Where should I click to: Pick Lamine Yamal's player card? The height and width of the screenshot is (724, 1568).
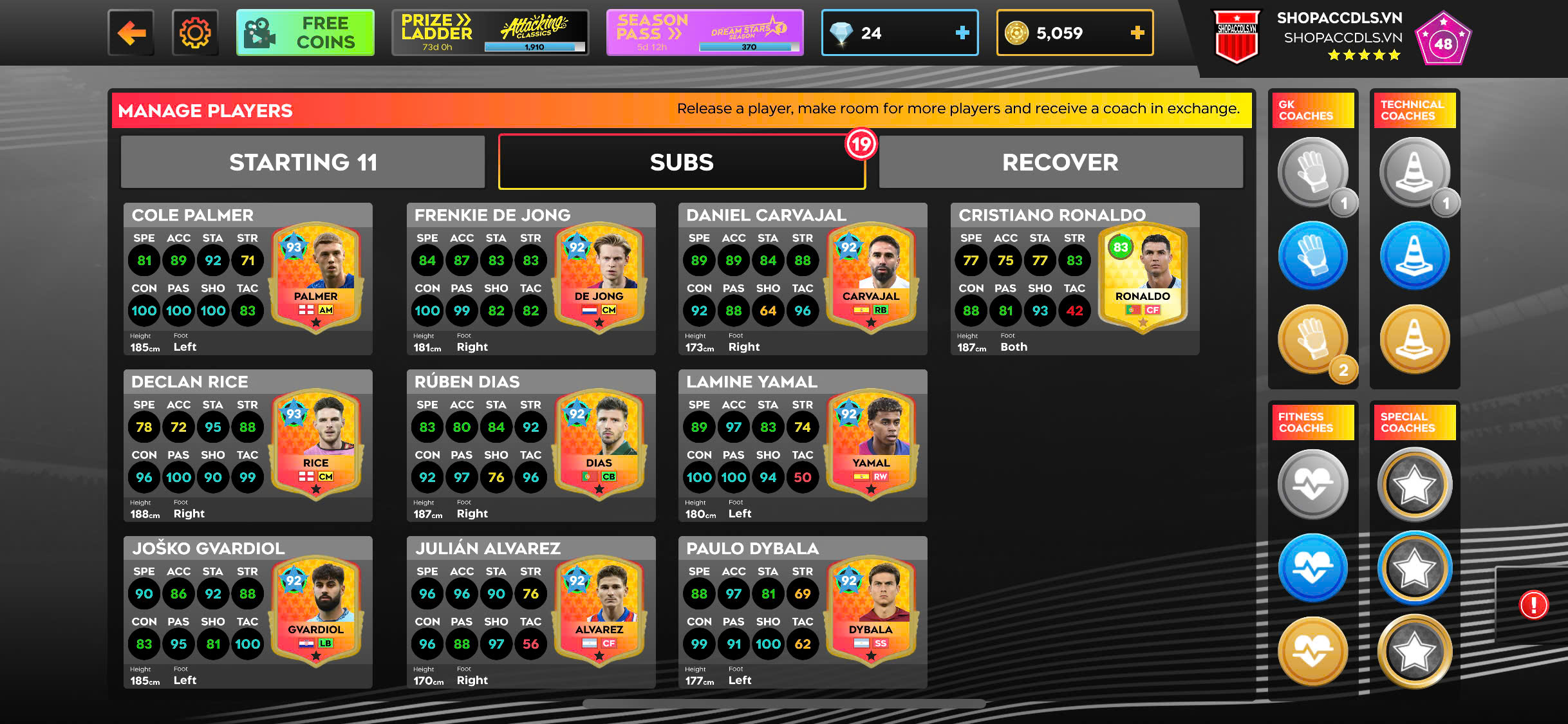[x=803, y=445]
